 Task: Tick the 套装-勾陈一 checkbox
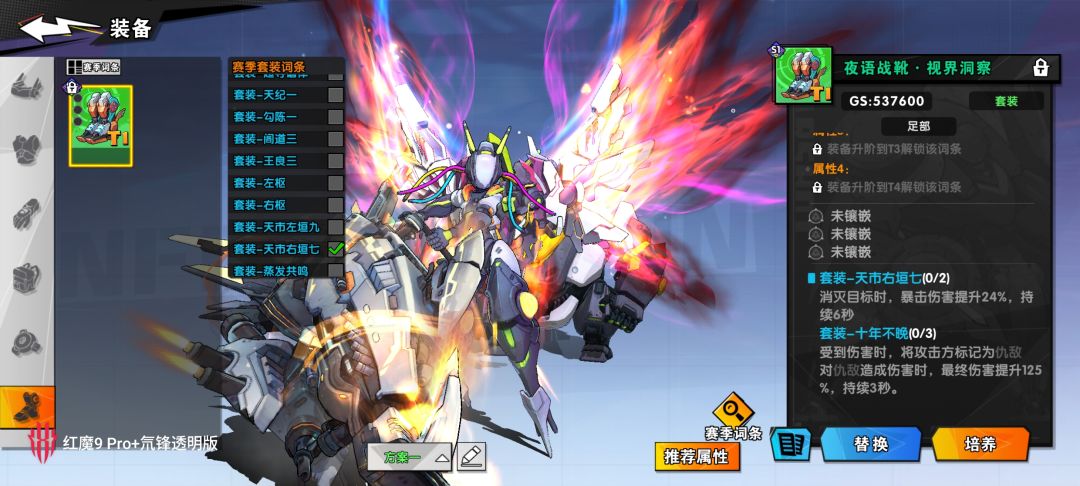[x=335, y=117]
